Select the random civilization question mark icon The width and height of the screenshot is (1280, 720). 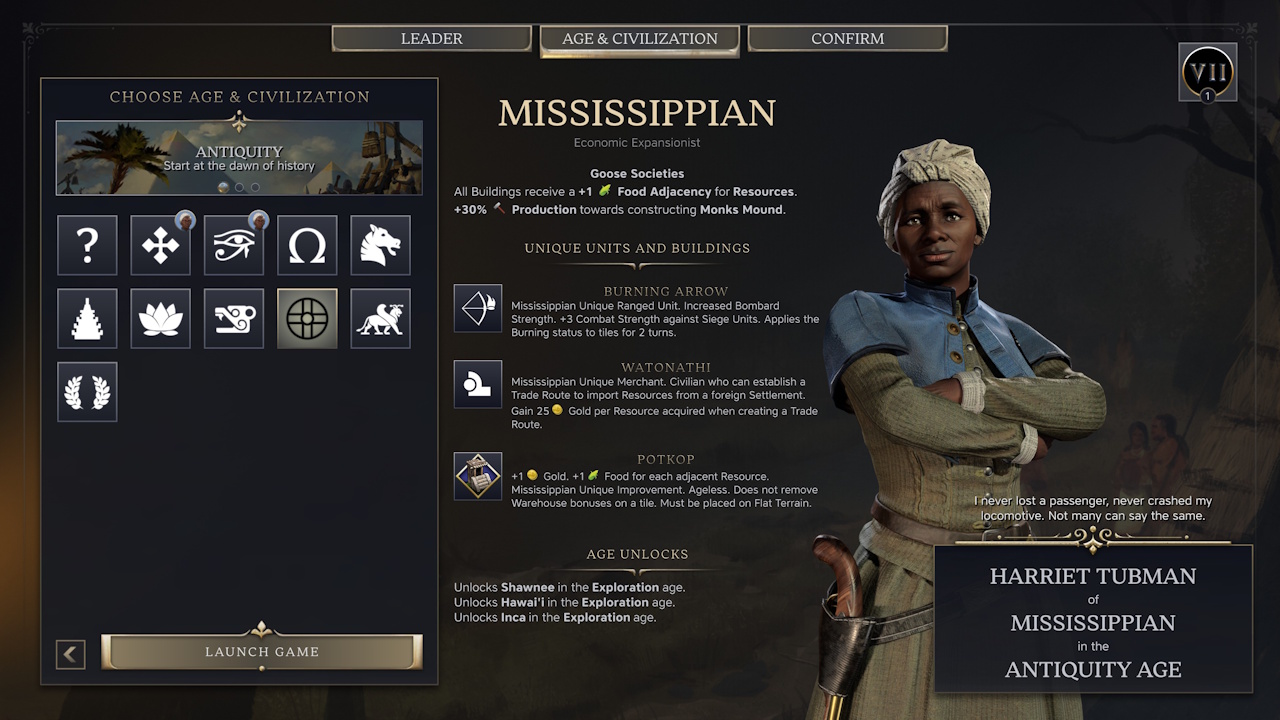point(87,245)
